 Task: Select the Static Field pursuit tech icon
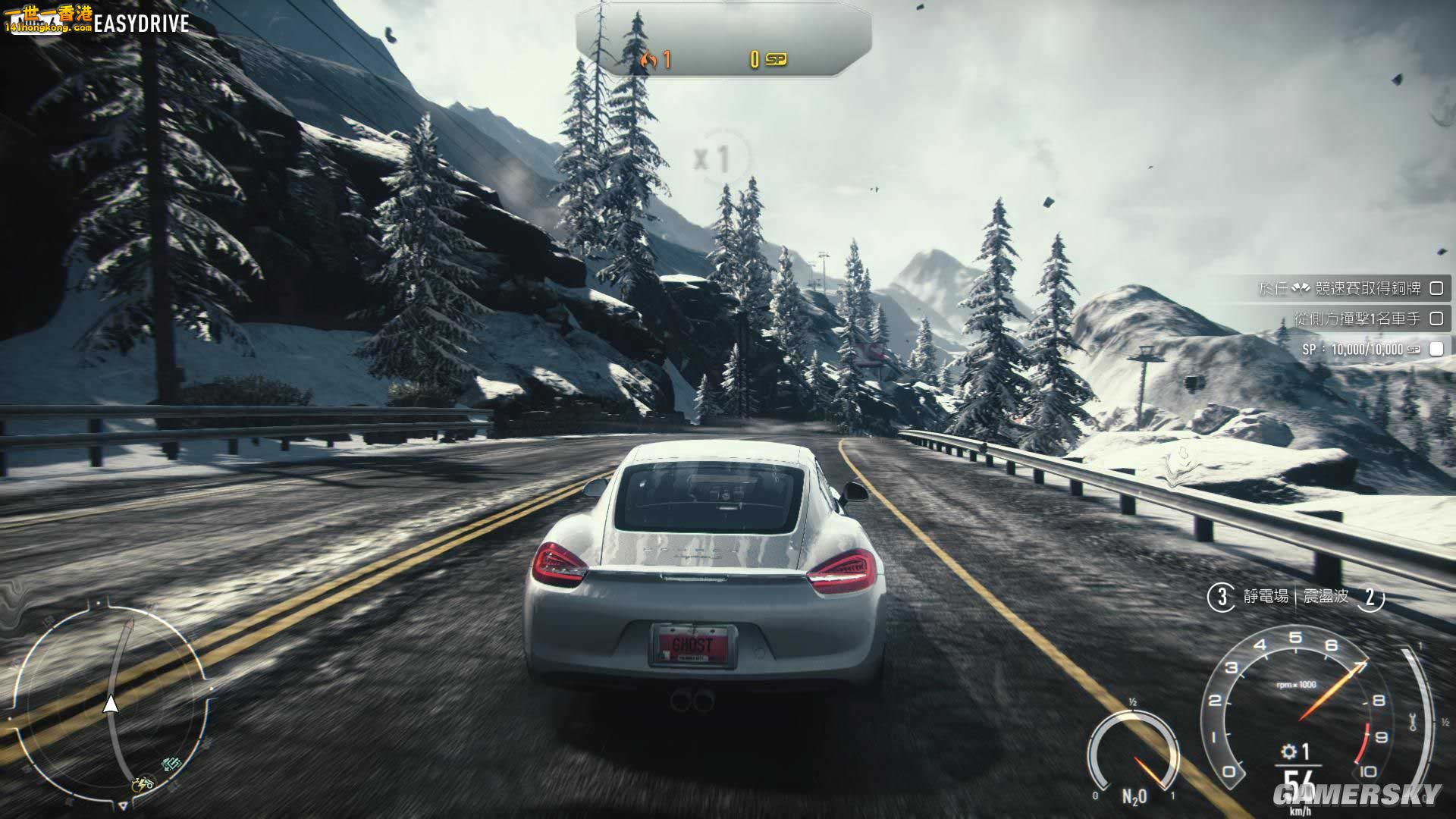(1222, 598)
